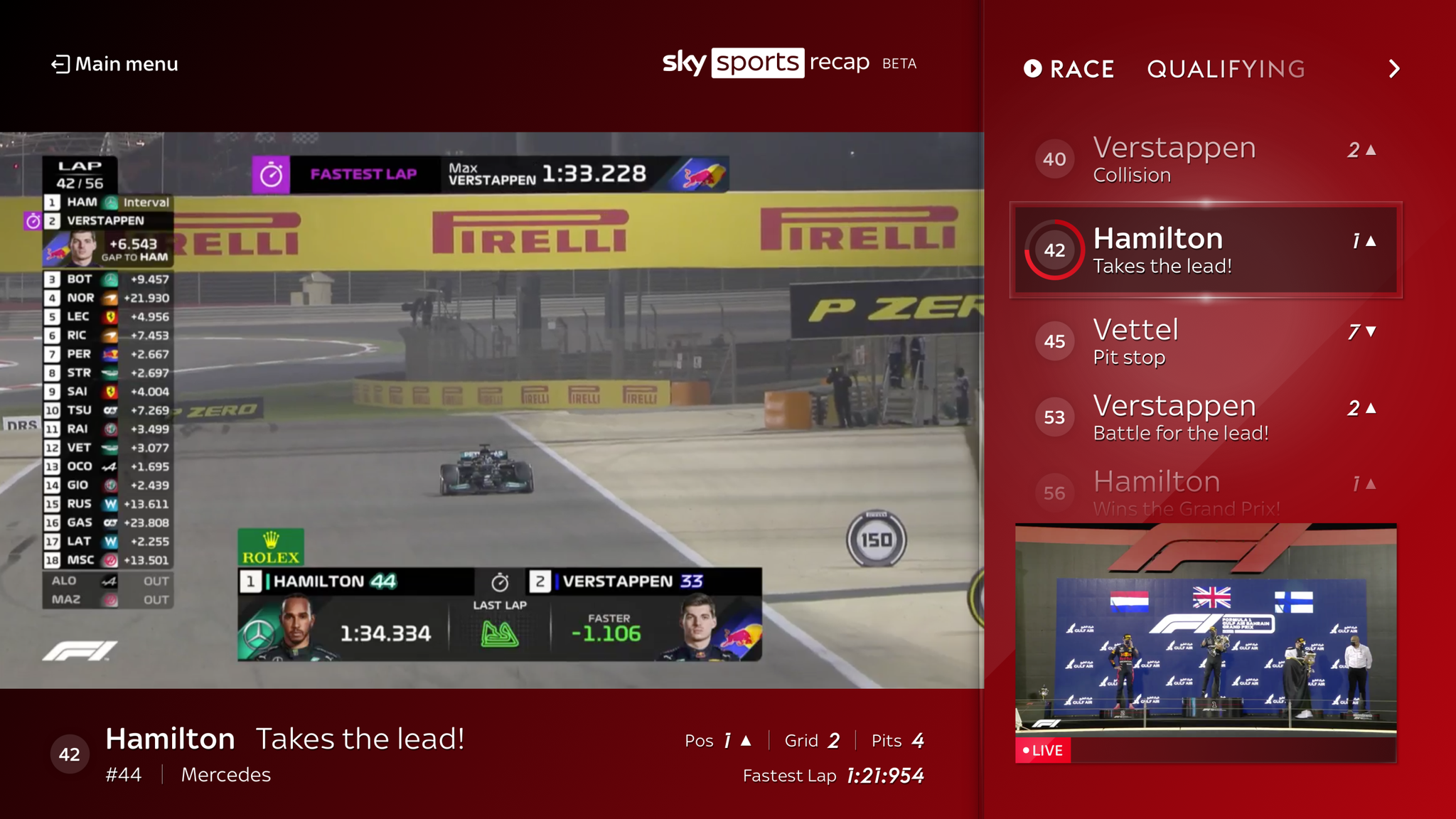Image resolution: width=1456 pixels, height=819 pixels.
Task: Select the Vettel Pit stop event
Action: pos(1209,341)
